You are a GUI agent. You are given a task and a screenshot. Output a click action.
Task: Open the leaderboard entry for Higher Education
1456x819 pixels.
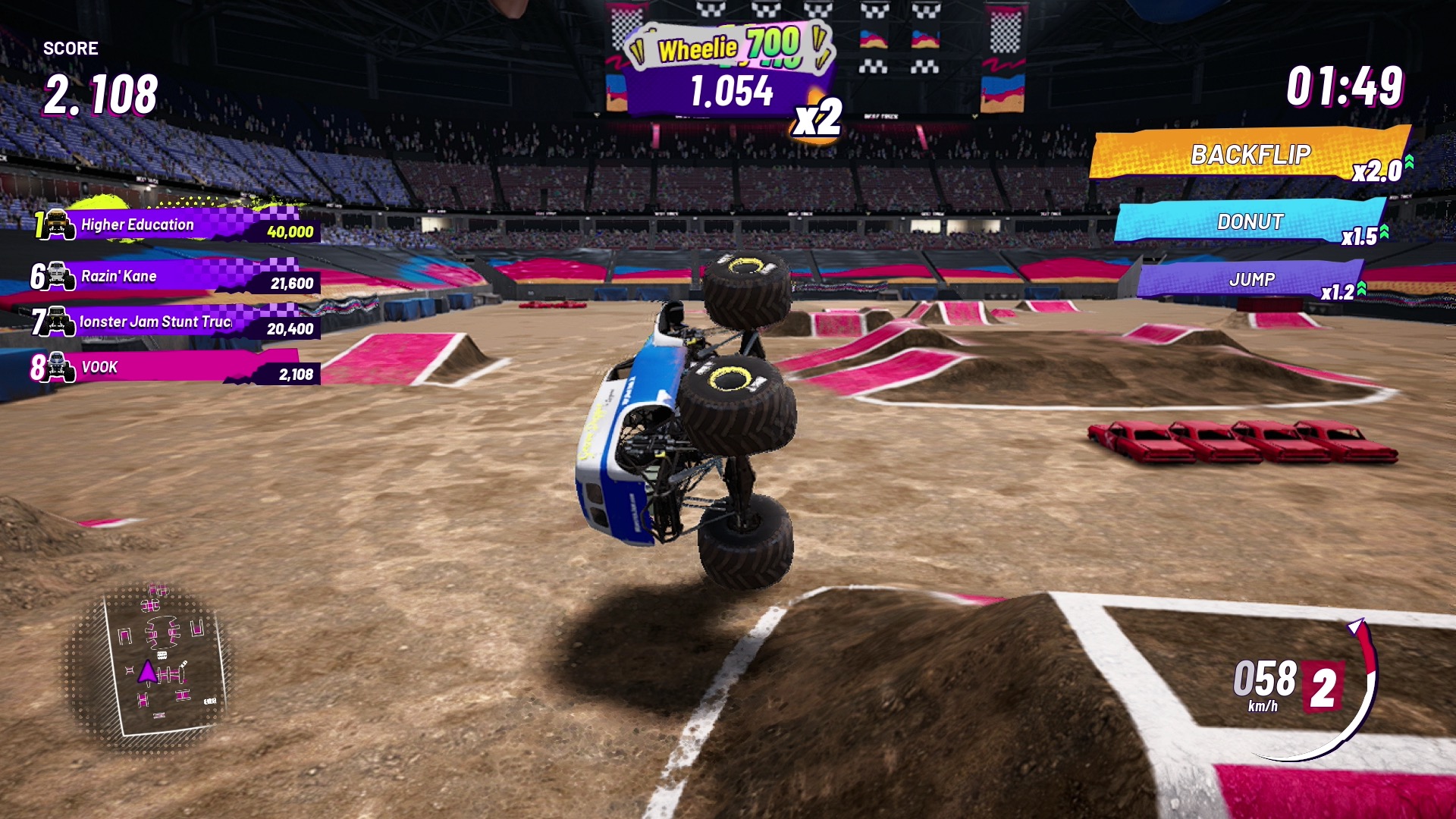(174, 225)
